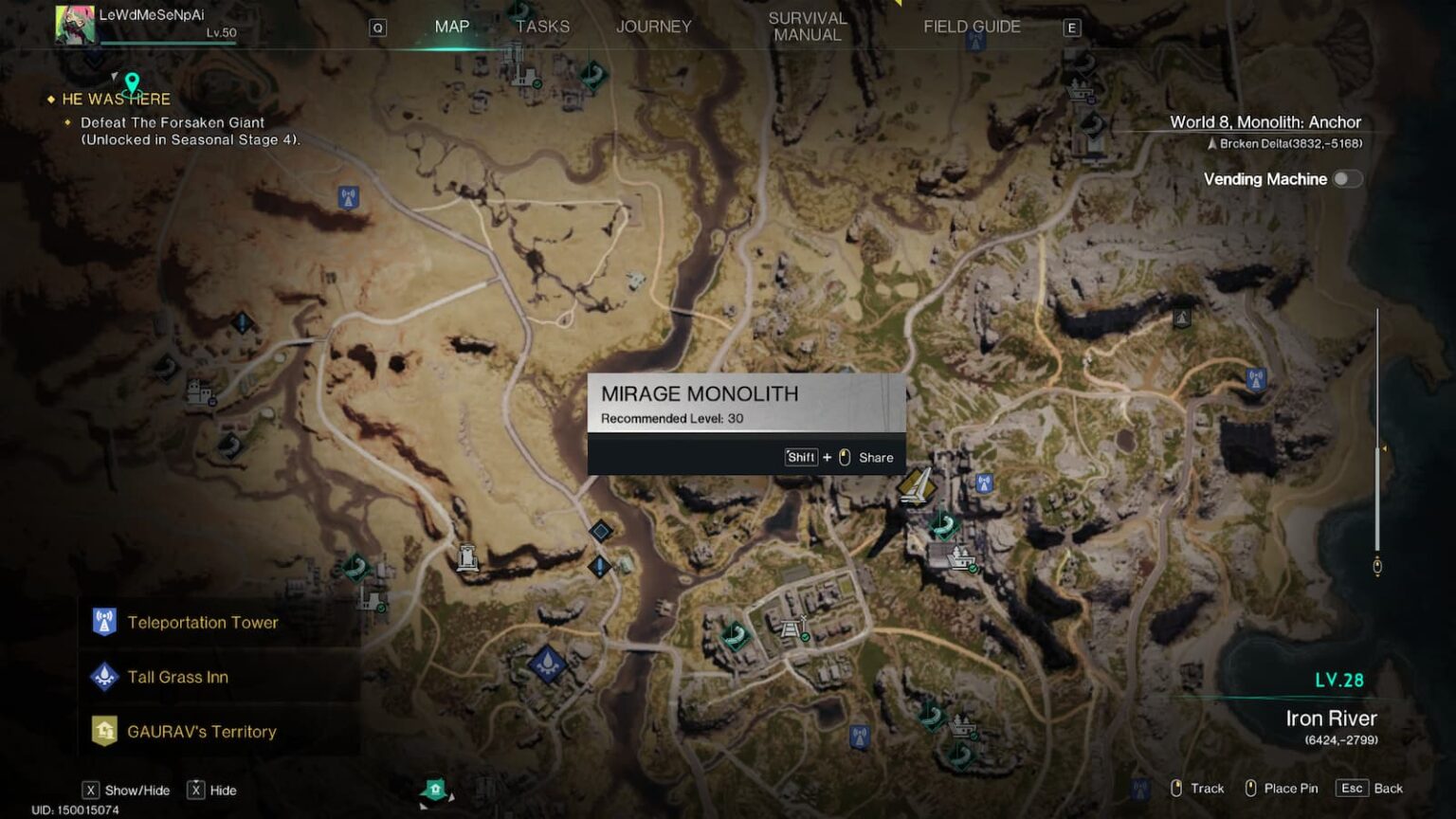Click Share in the Mirage Monolith tooltip
Viewport: 1456px width, 819px height.
(875, 458)
